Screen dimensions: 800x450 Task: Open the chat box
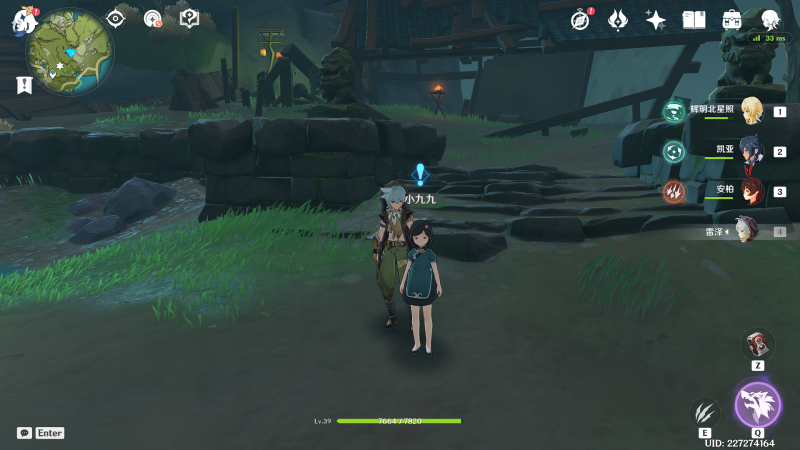24,433
